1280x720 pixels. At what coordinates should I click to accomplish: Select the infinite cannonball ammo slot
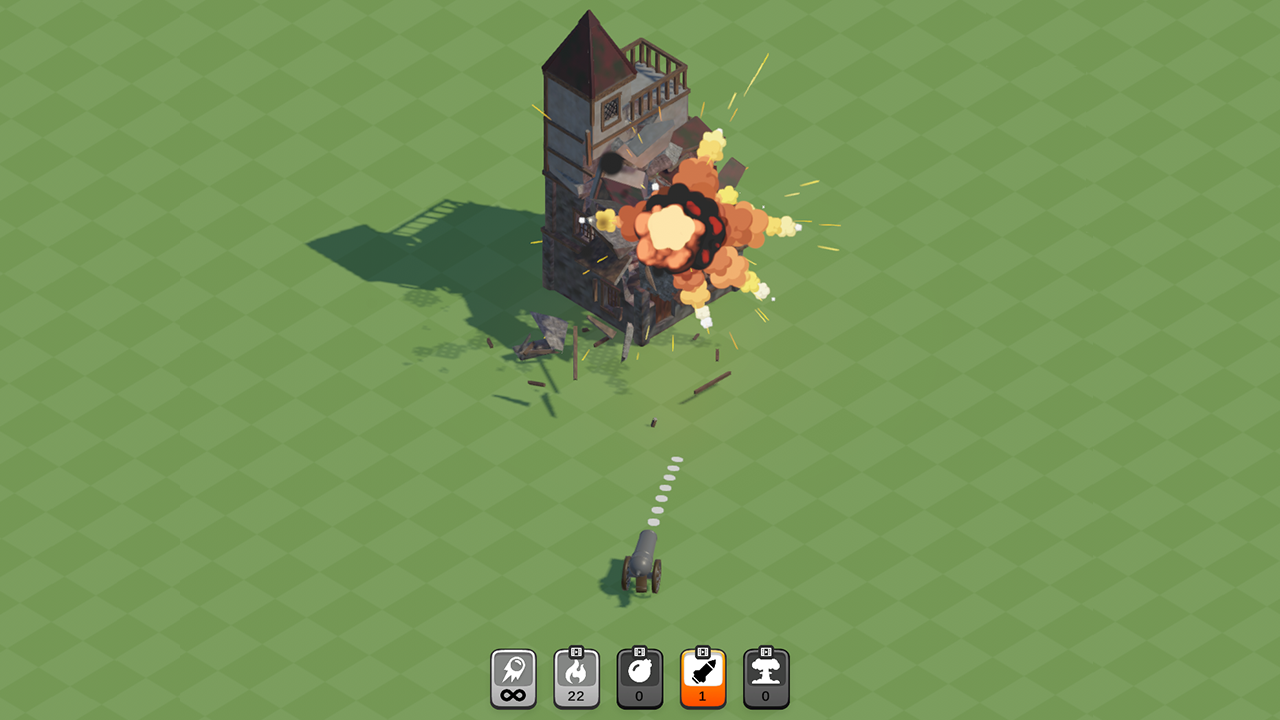[513, 677]
